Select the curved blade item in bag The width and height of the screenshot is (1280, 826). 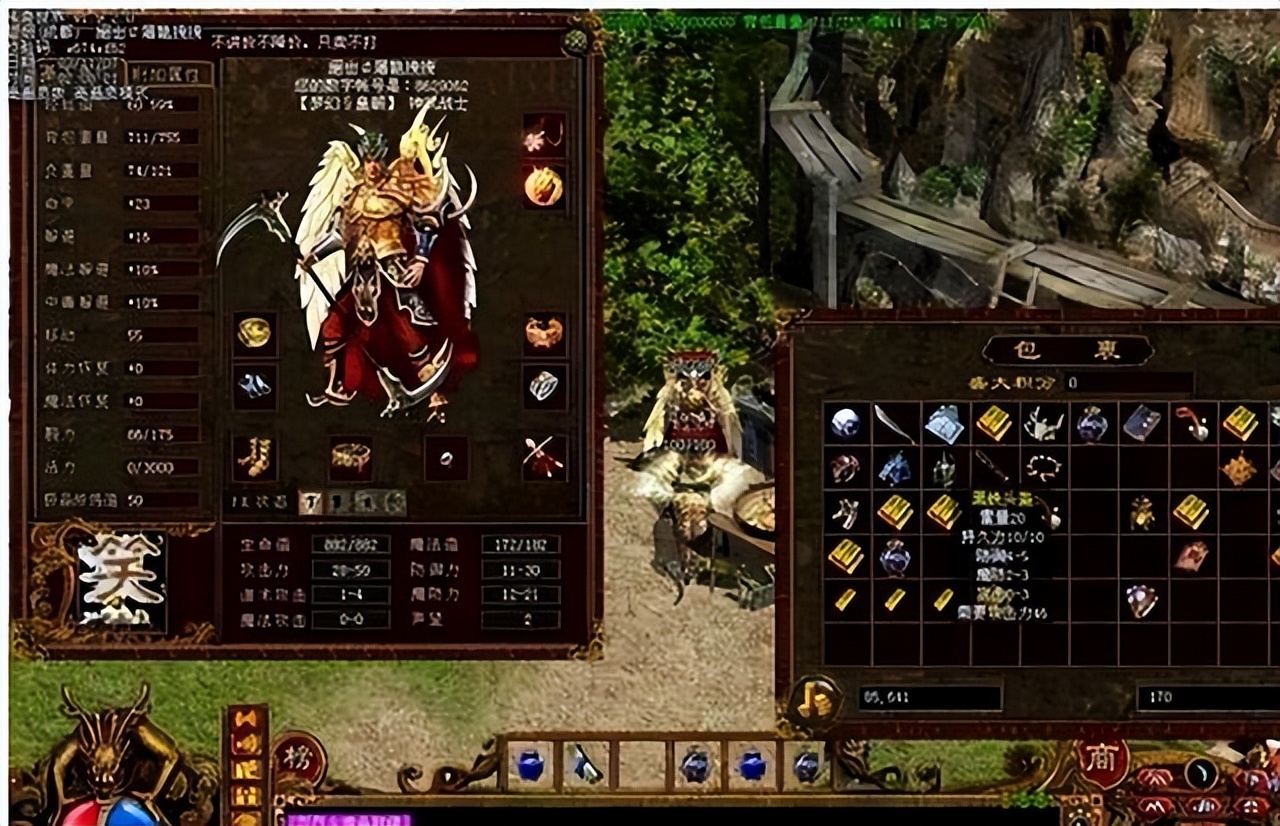(894, 424)
